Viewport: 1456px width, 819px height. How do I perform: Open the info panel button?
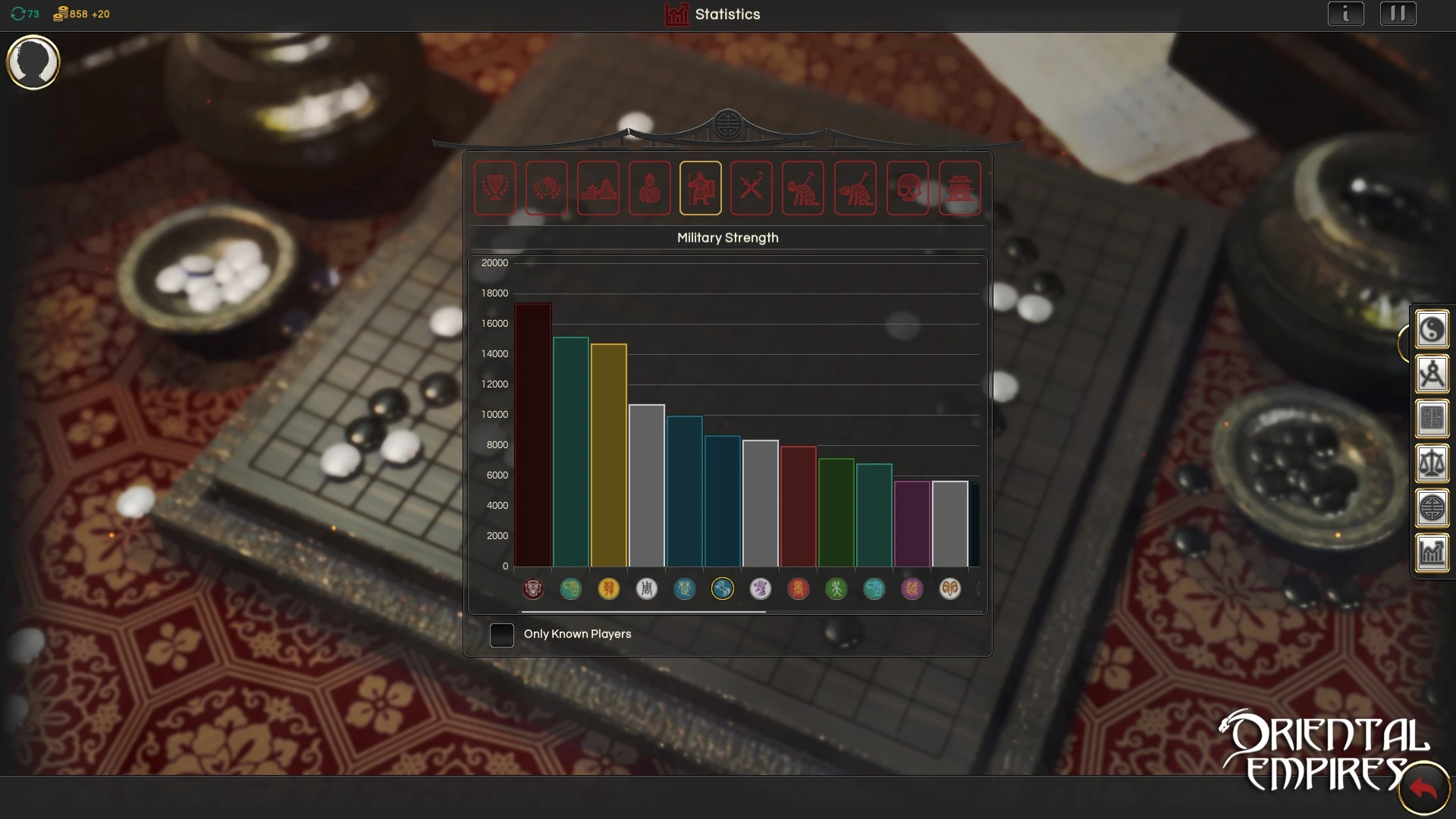[x=1345, y=14]
